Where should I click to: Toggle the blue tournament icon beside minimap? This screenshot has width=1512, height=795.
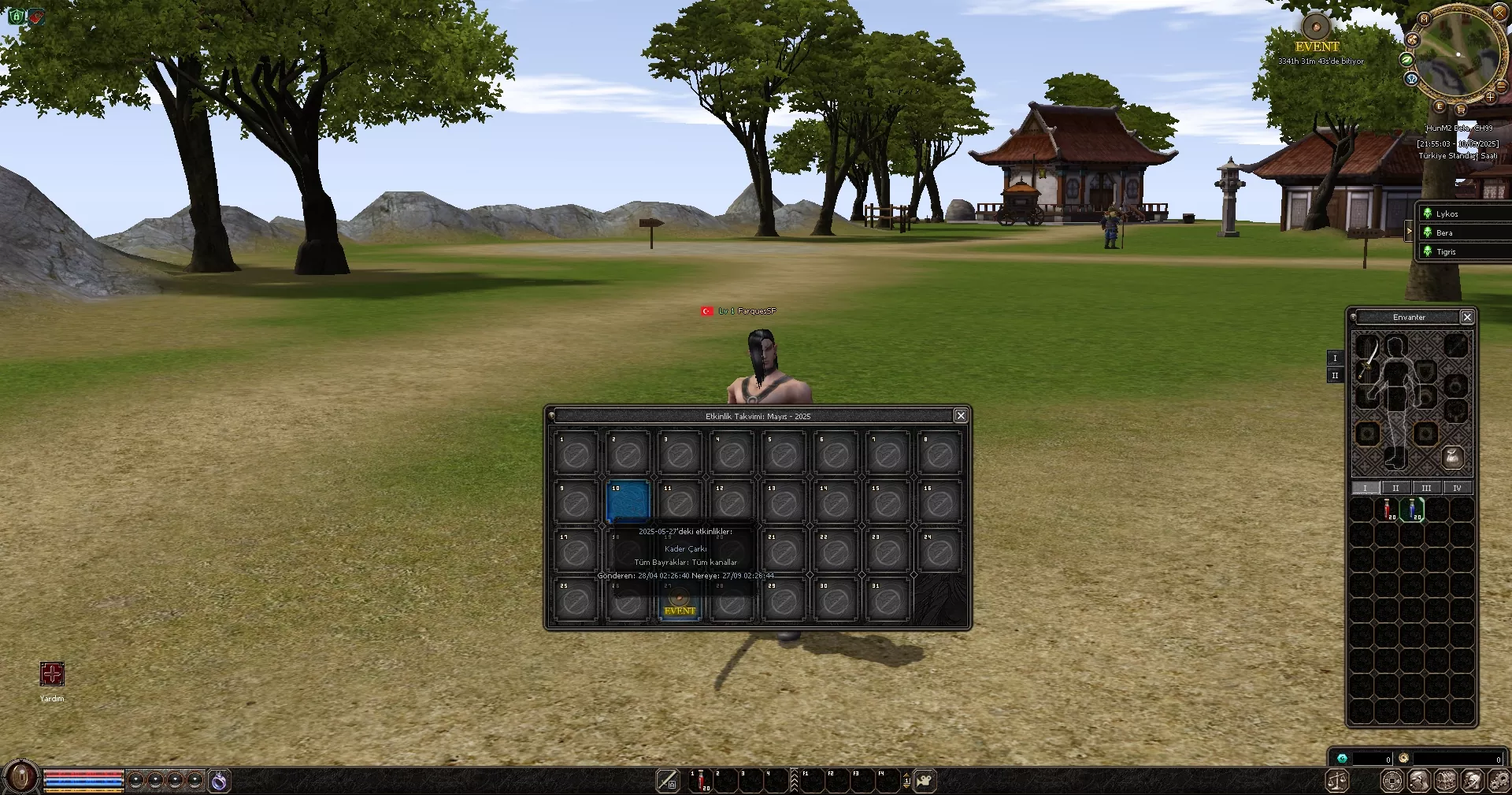pyautogui.click(x=1412, y=79)
